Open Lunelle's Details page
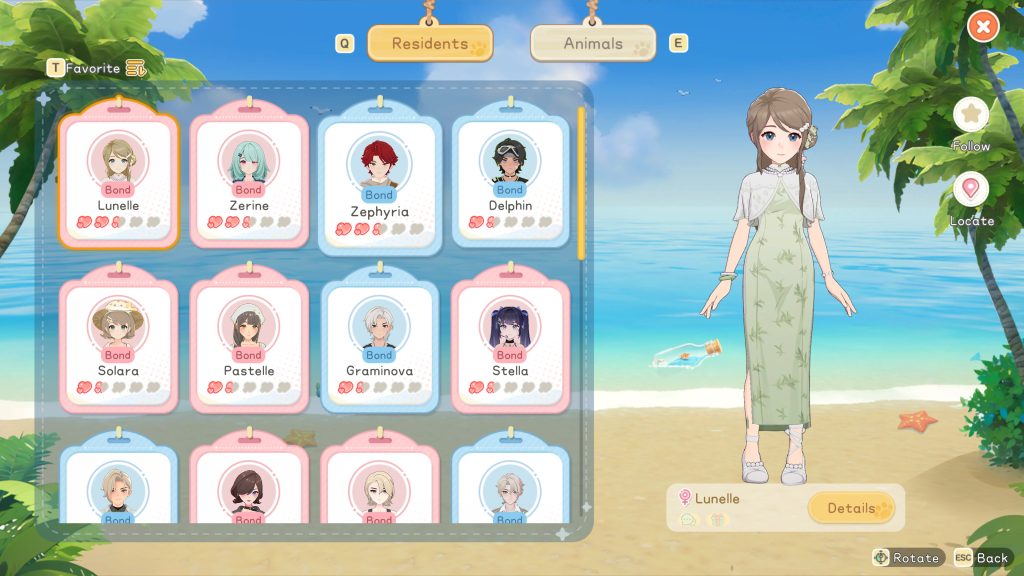1024x576 pixels. pos(851,508)
